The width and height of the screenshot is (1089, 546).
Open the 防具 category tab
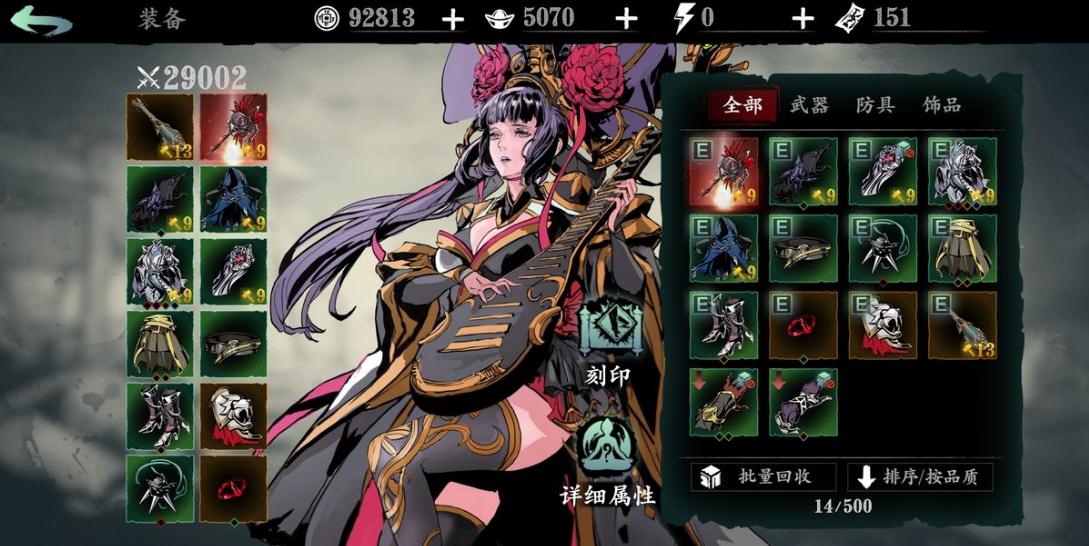point(875,105)
